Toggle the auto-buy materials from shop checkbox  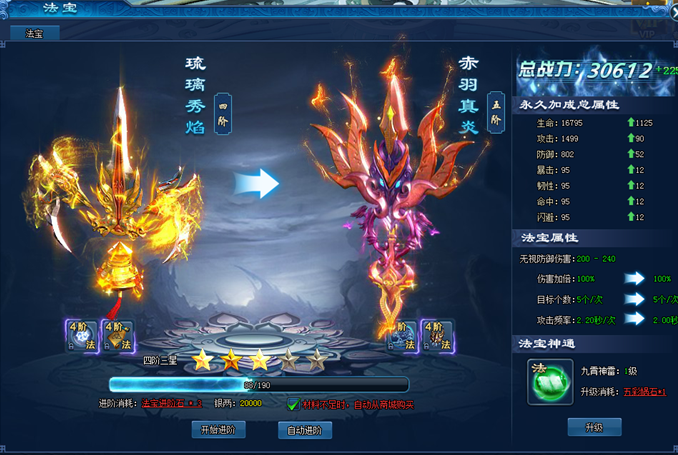tap(292, 404)
